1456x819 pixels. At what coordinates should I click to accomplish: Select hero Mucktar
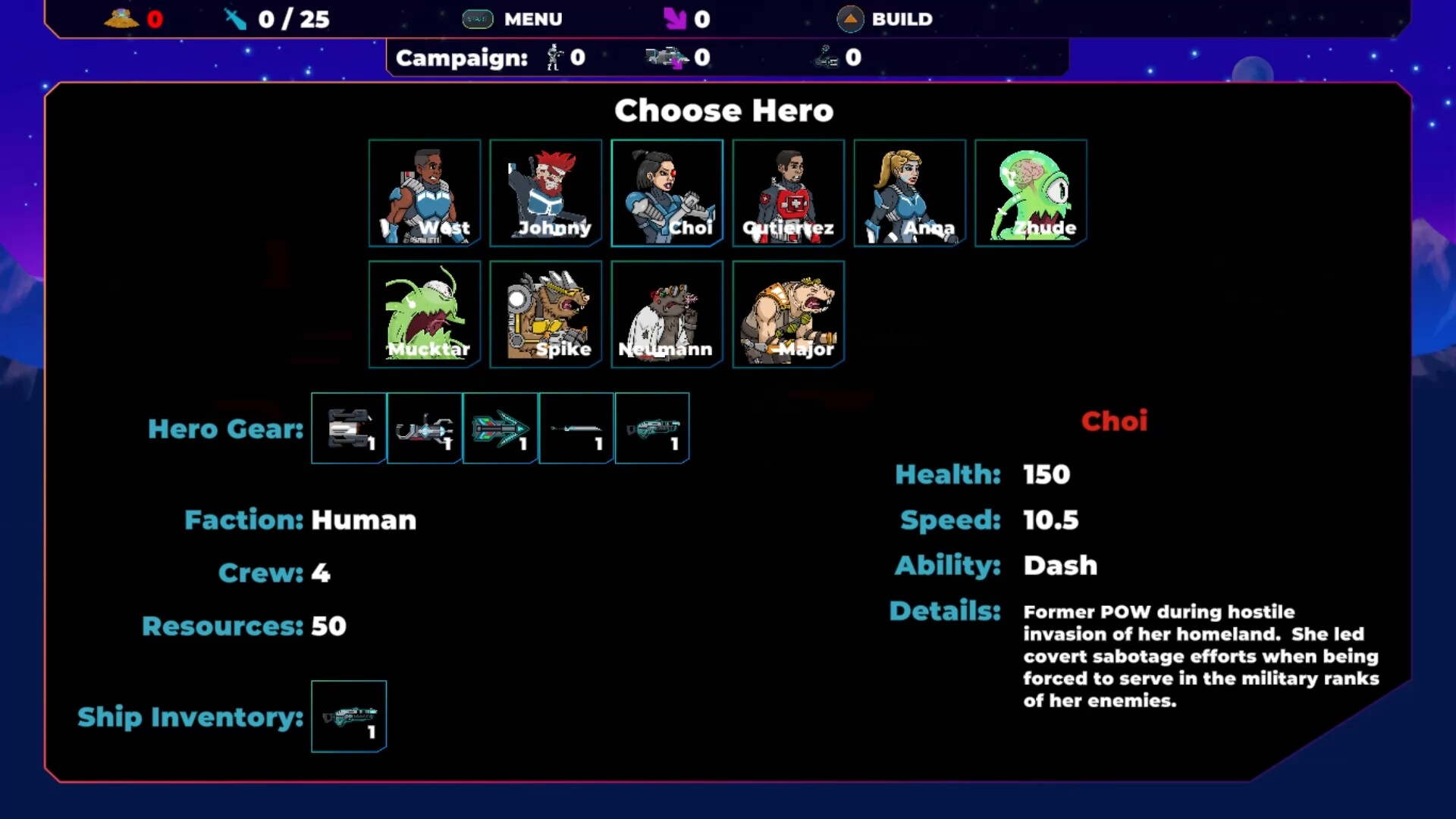click(424, 314)
